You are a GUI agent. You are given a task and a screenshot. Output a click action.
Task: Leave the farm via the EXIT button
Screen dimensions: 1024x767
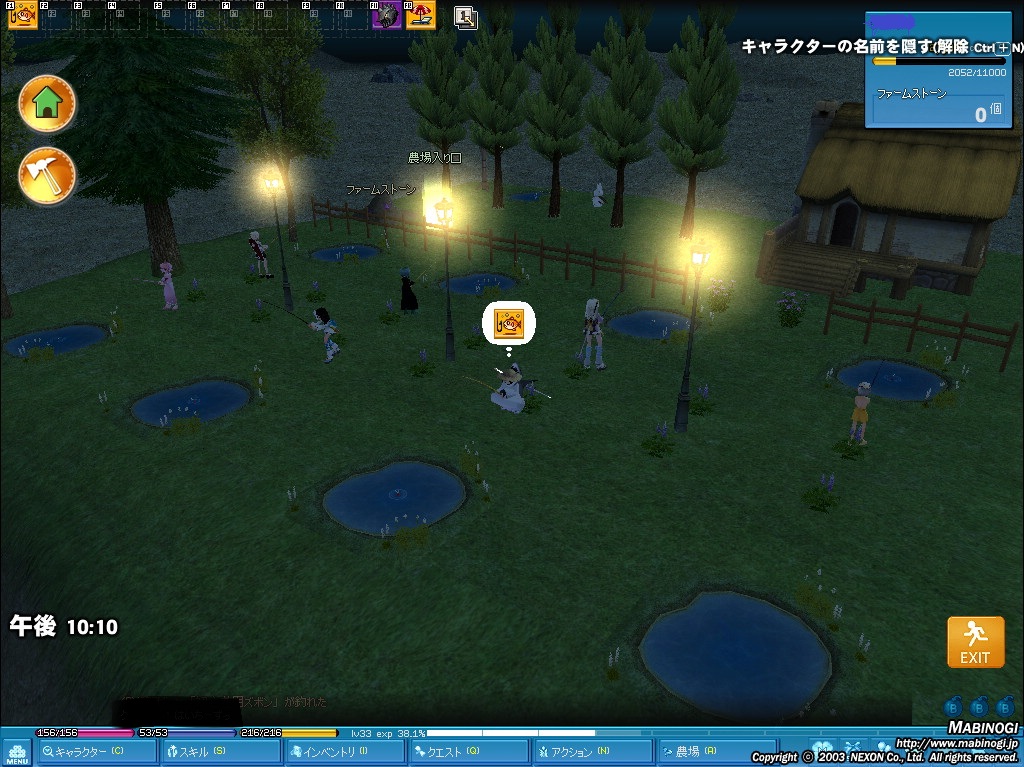(975, 641)
